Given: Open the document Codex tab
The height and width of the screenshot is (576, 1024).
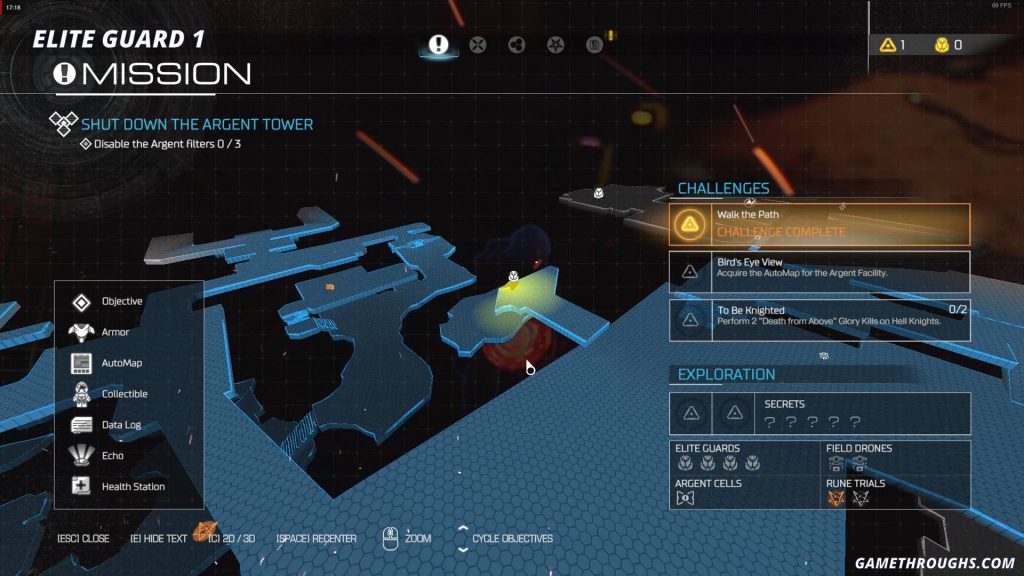Looking at the screenshot, I should click(x=594, y=45).
